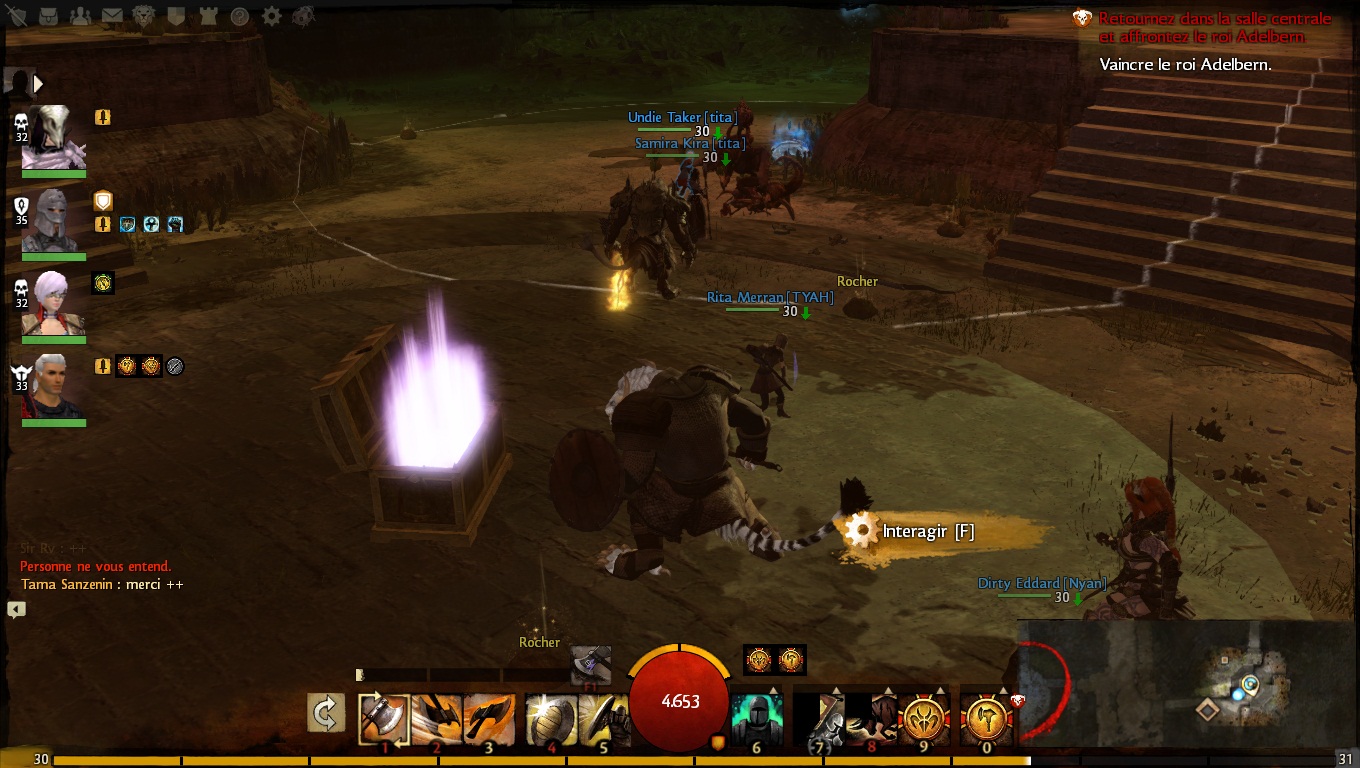Open the help question mark icon
The width and height of the screenshot is (1360, 768).
(240, 16)
